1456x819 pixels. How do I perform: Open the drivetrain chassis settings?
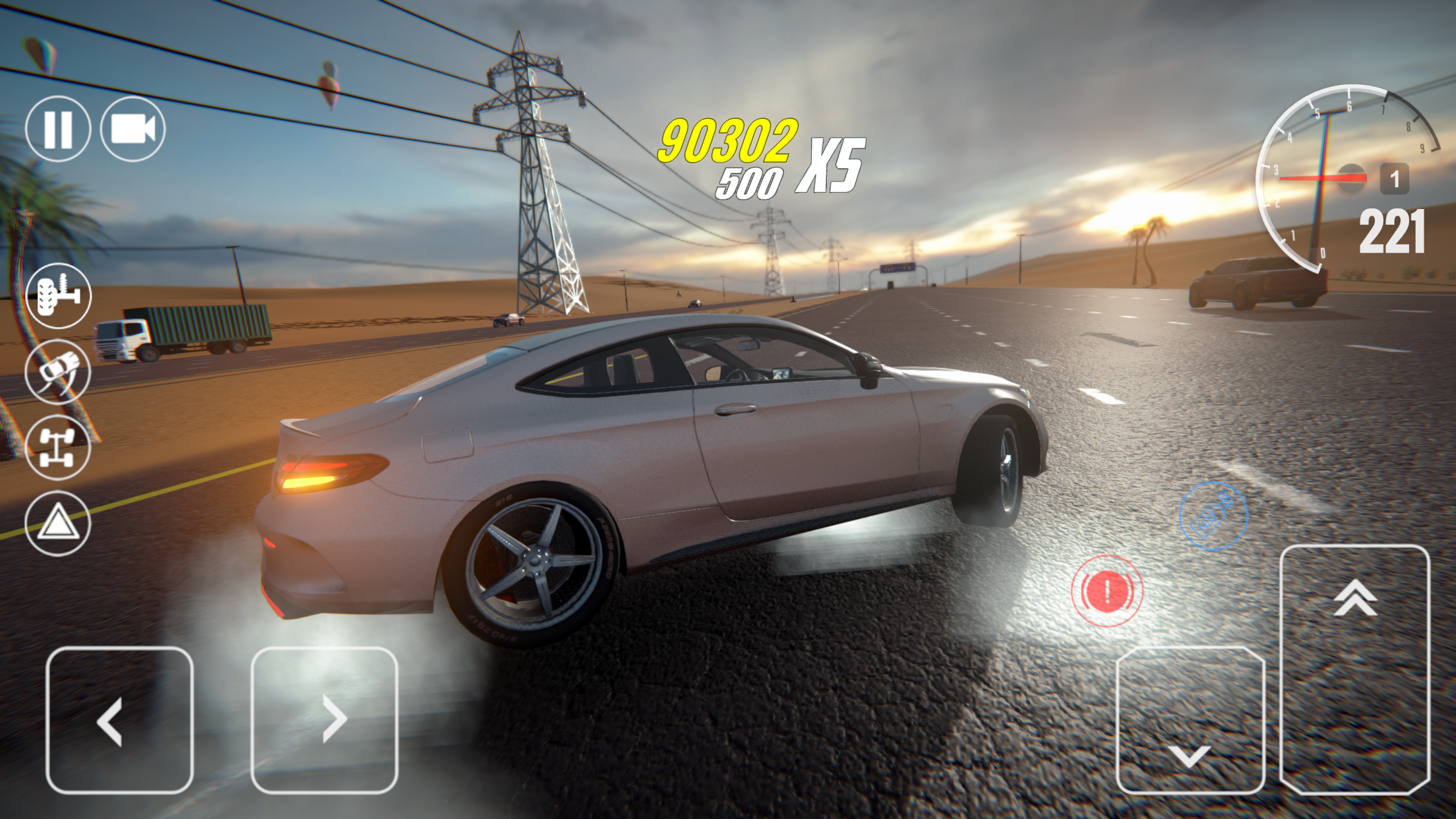58,446
